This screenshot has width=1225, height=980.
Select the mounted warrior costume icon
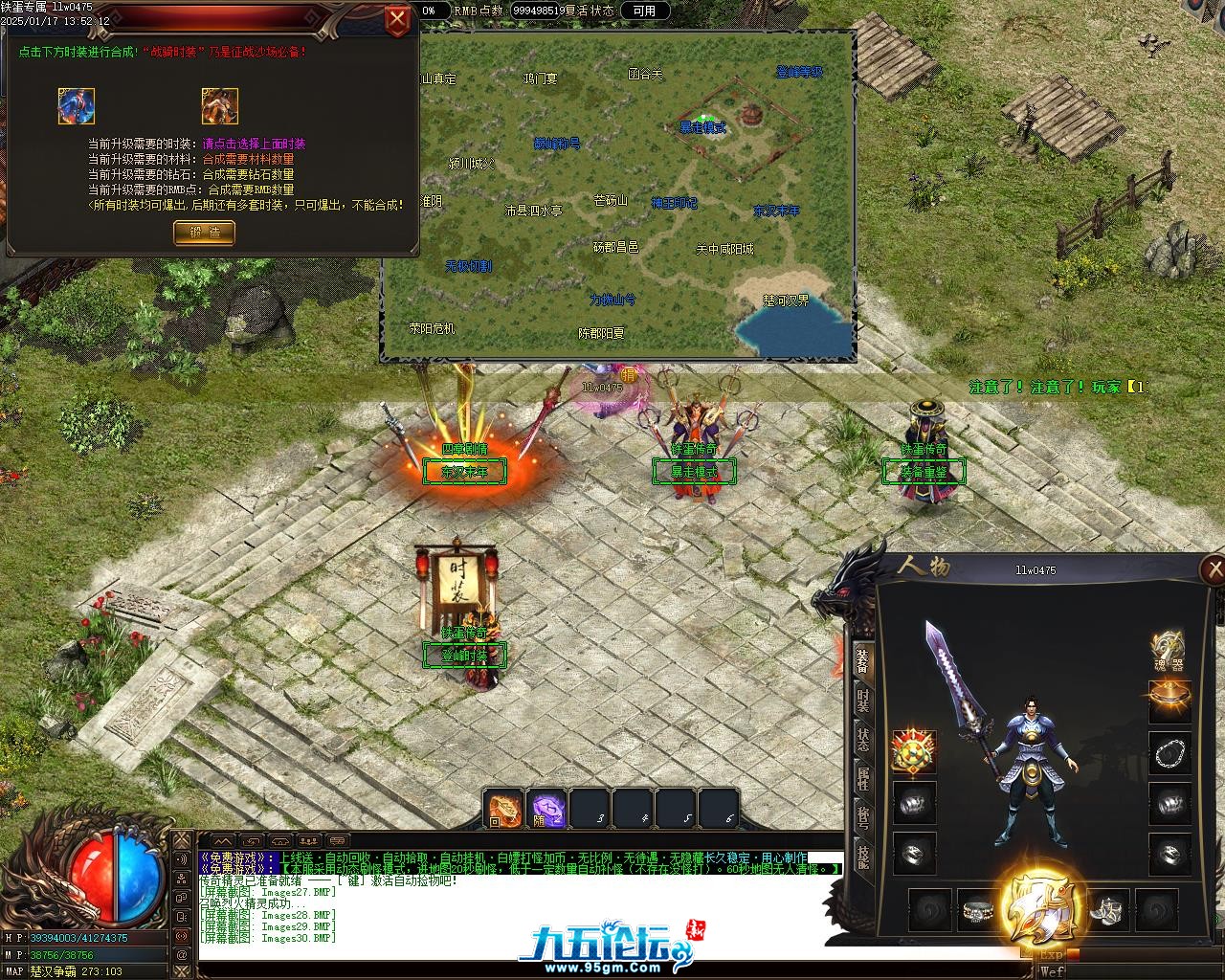click(x=220, y=106)
